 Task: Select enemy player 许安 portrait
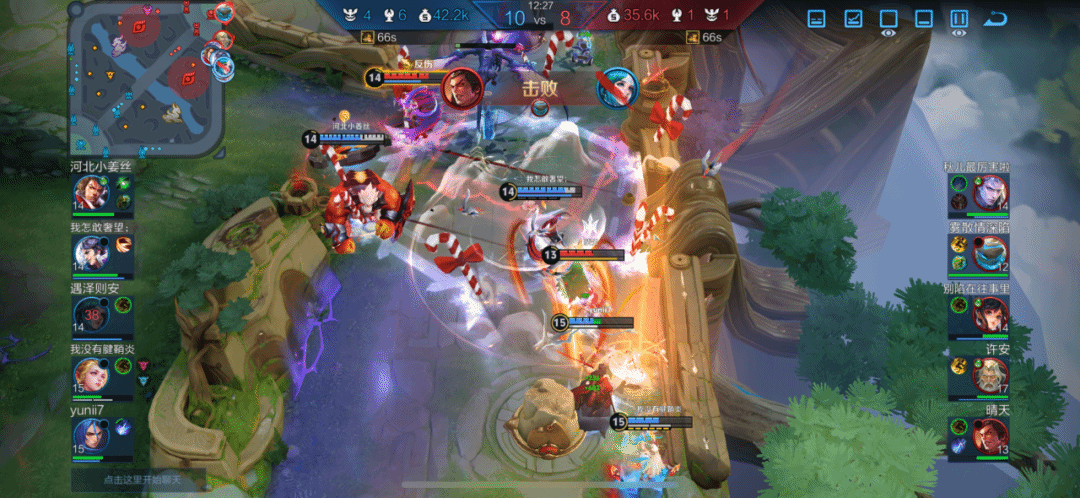coord(991,376)
